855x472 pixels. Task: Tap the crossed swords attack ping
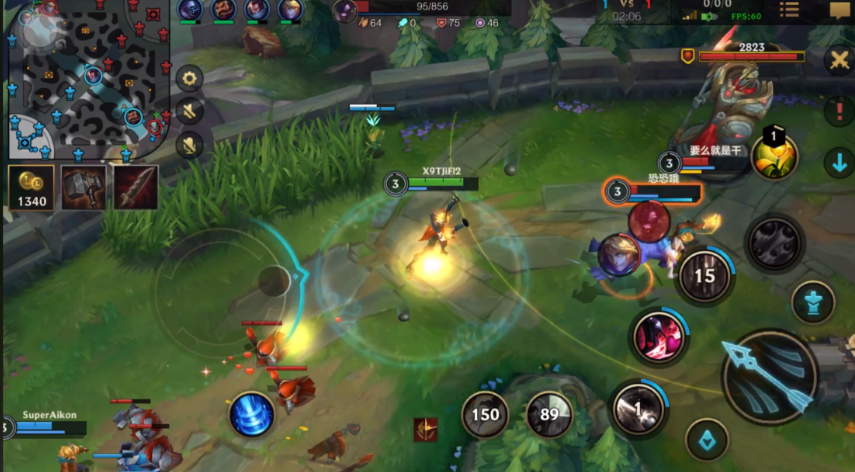[839, 59]
